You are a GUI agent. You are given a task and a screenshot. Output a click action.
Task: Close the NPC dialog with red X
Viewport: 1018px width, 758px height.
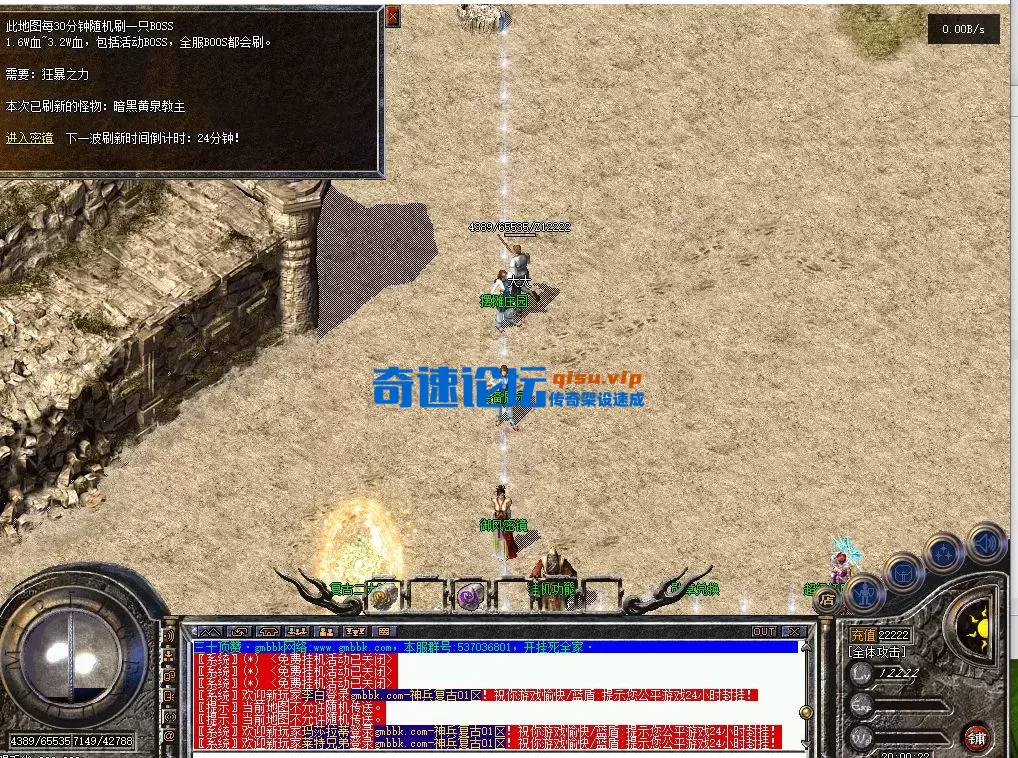click(392, 16)
